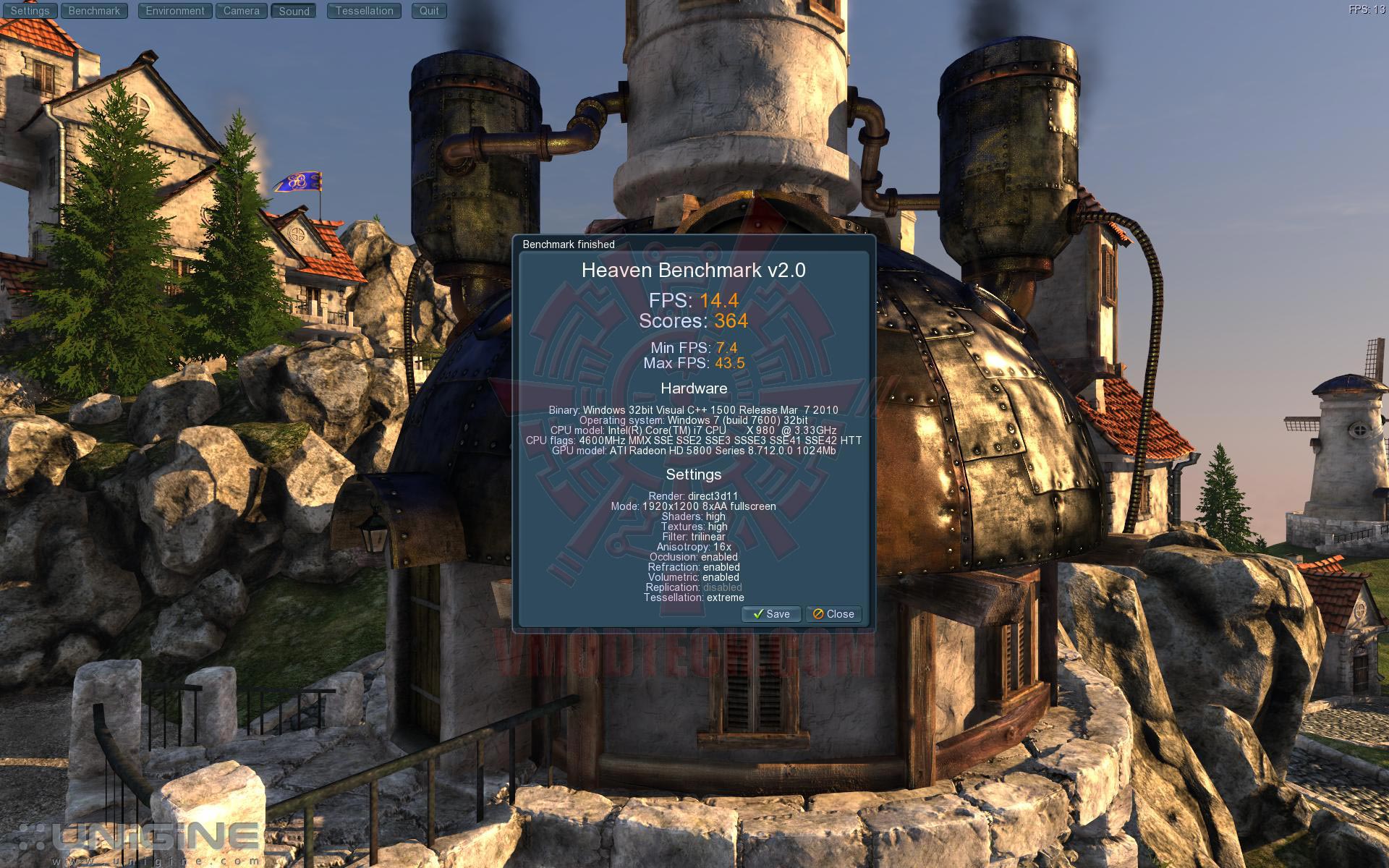Quit the Heaven Benchmark
1389x868 pixels.
[429, 11]
